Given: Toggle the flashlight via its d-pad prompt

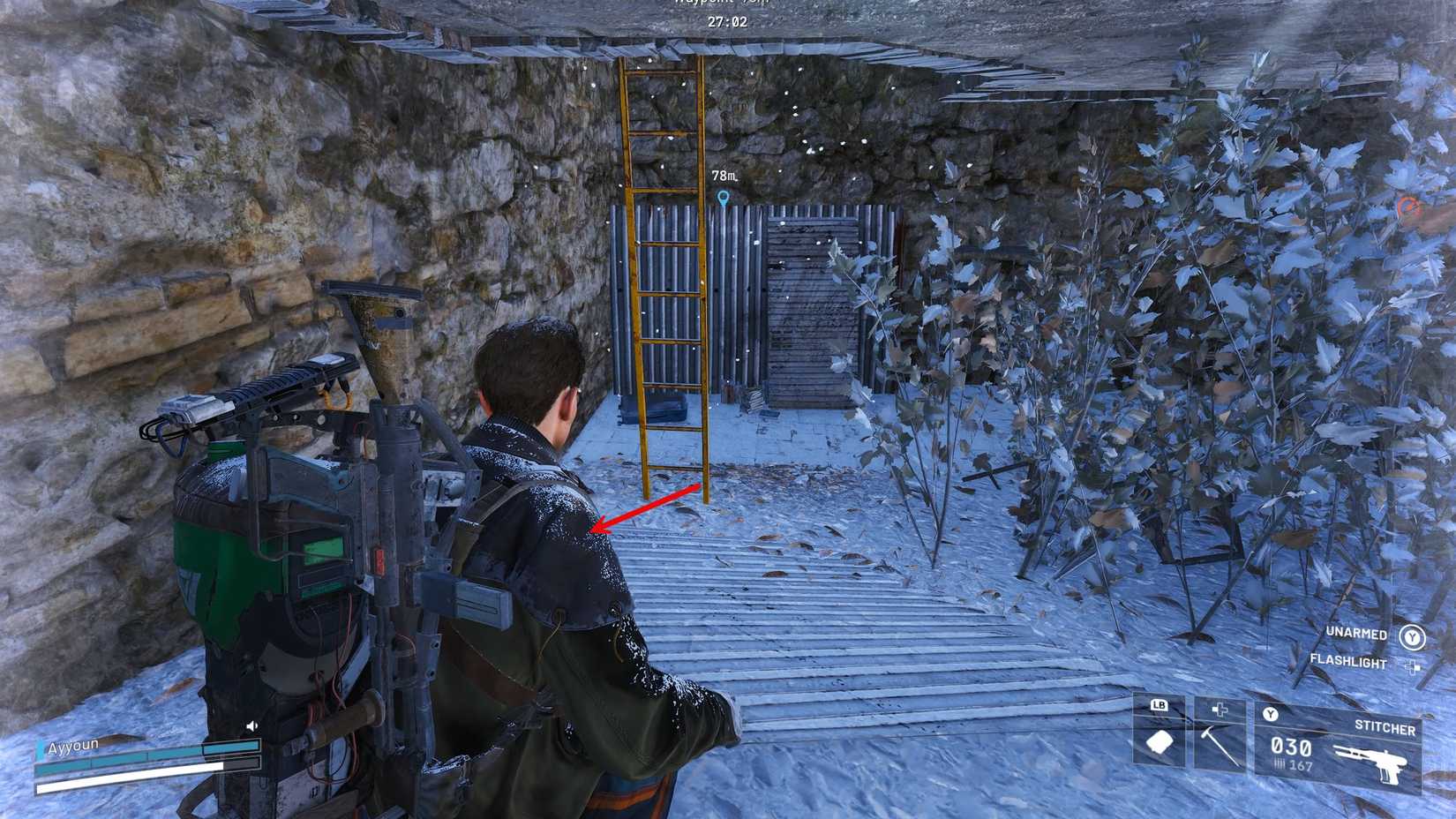Looking at the screenshot, I should tap(1412, 665).
